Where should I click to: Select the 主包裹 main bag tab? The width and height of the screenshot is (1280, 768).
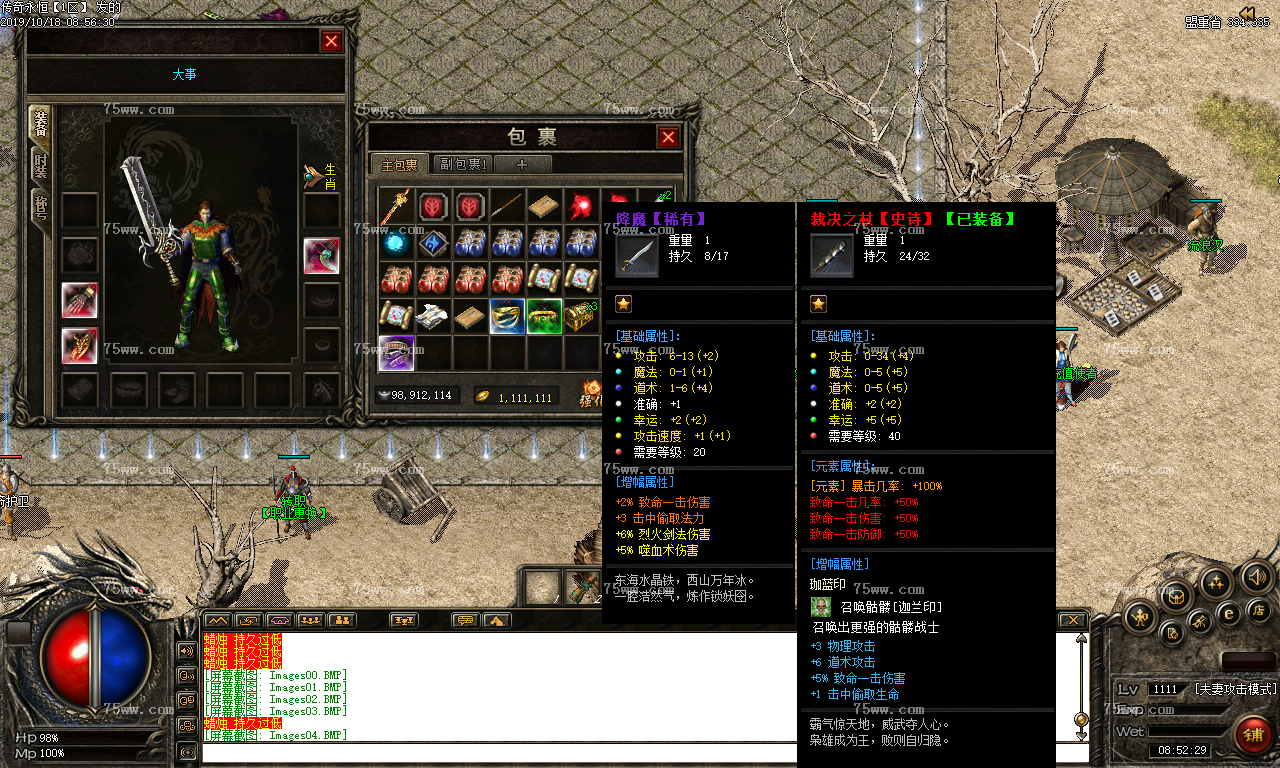[399, 164]
